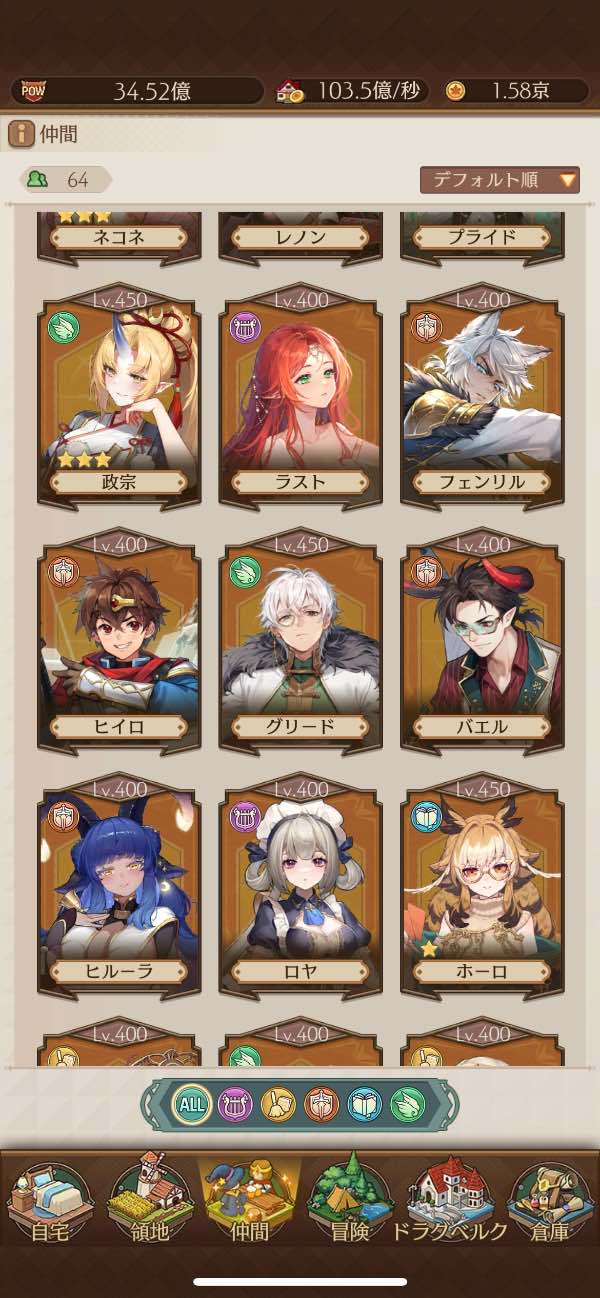
Task: Open the 冒険 adventure menu
Action: pyautogui.click(x=350, y=1205)
